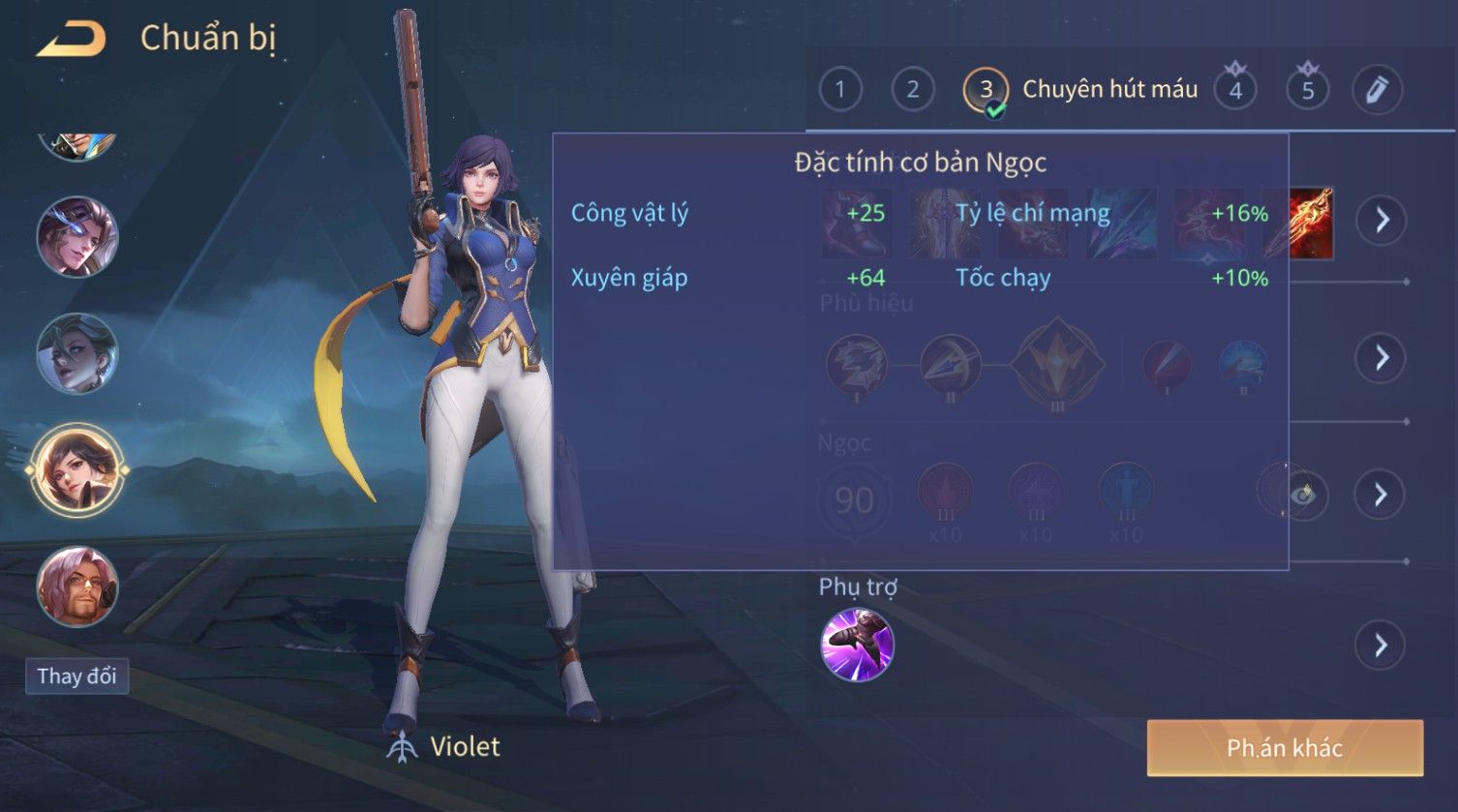Click the "Phản khác" button
Image resolution: width=1458 pixels, height=812 pixels.
1285,748
